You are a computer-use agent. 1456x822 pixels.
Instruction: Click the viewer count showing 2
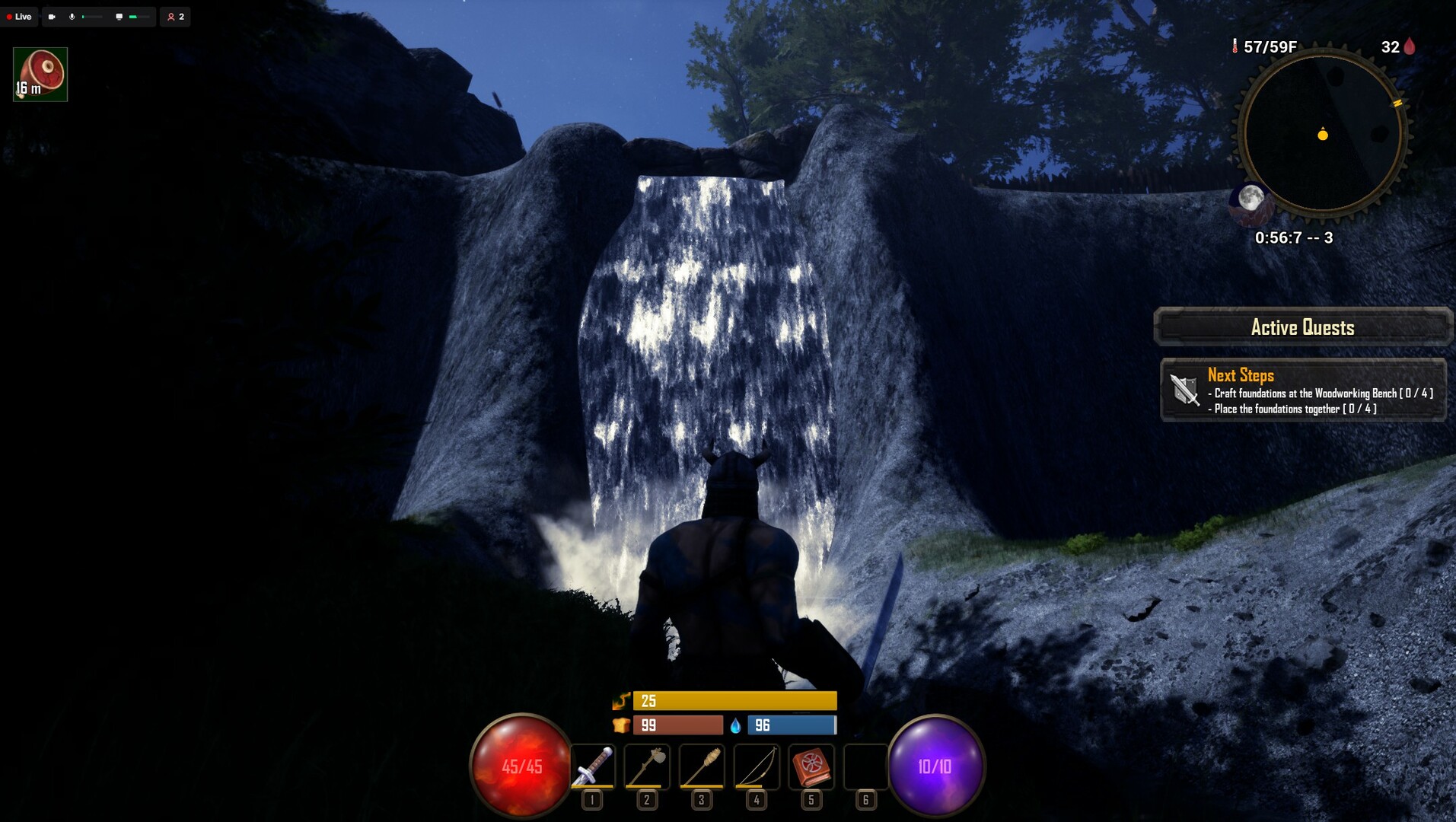tap(175, 17)
